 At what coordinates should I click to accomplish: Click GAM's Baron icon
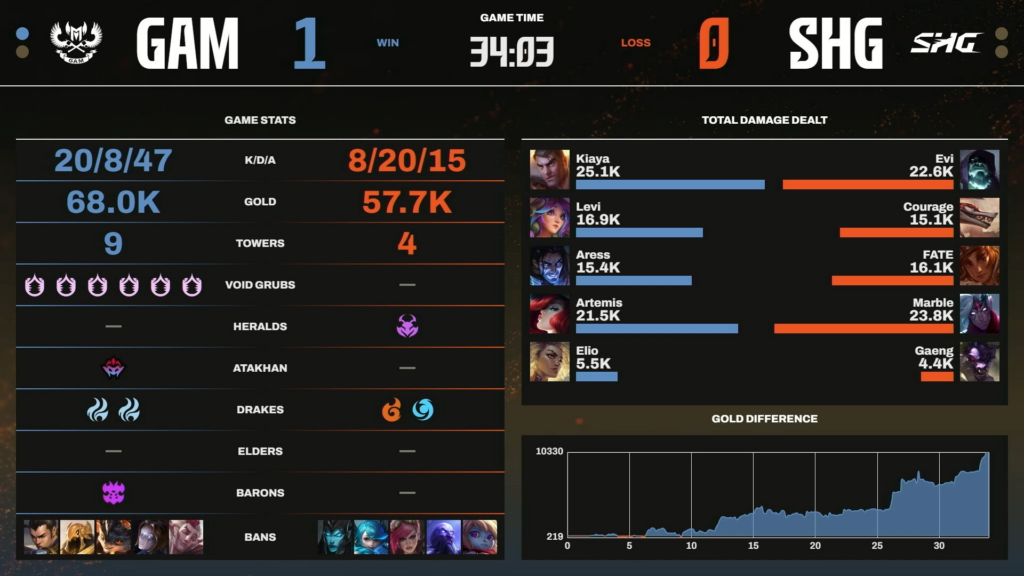coord(113,492)
